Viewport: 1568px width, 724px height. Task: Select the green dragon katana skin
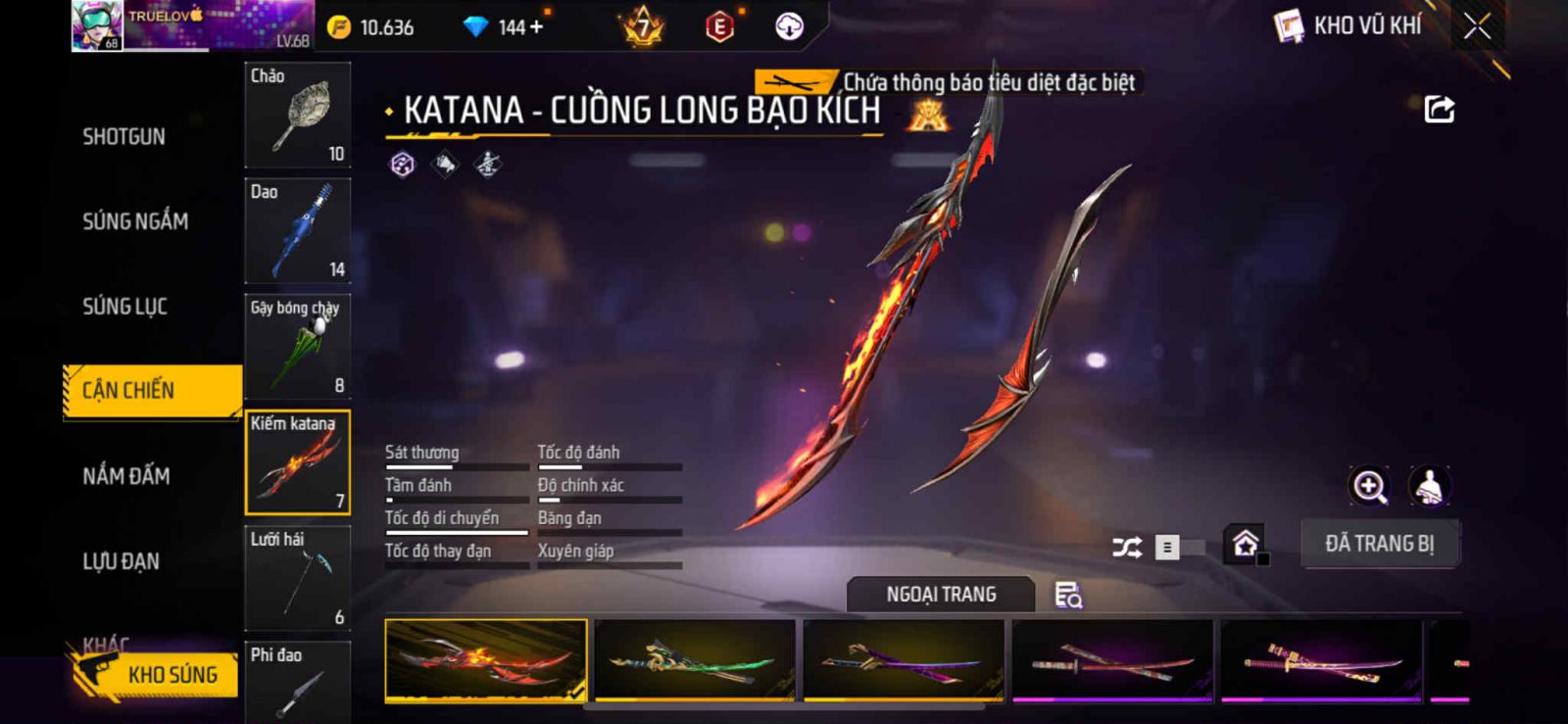click(x=694, y=659)
